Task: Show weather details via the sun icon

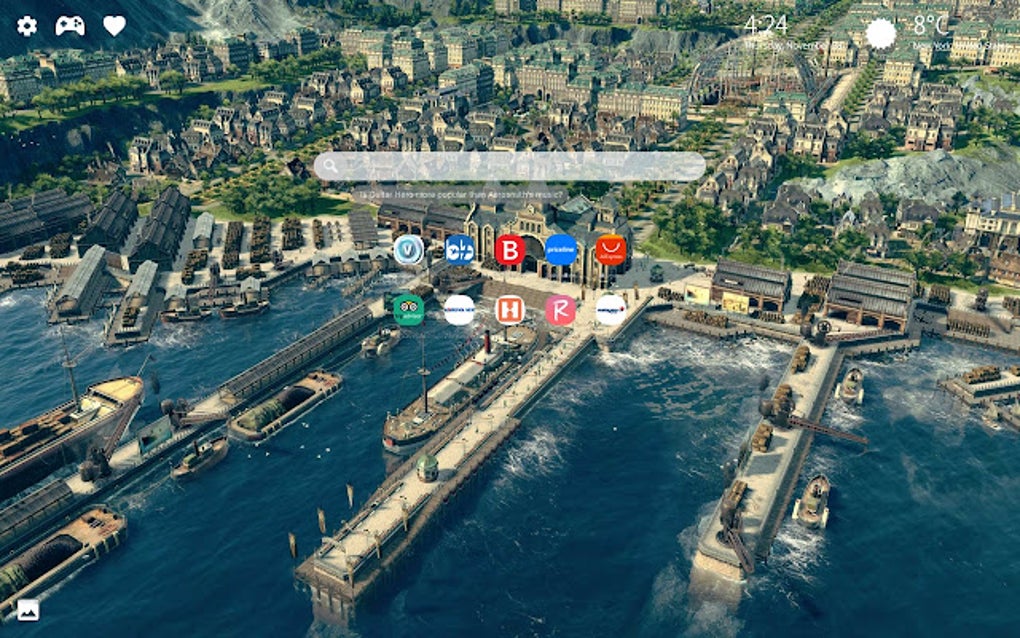Action: (881, 33)
